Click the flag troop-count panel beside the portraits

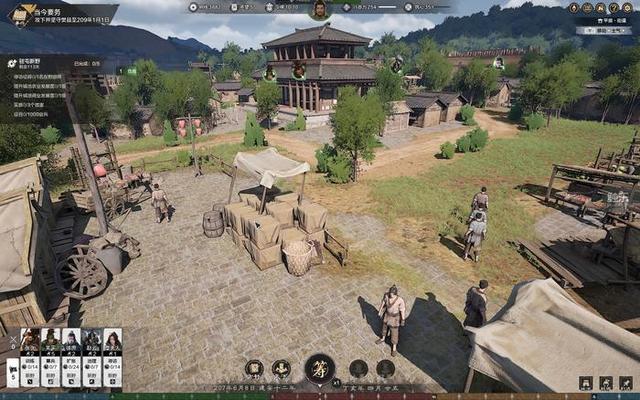[11, 372]
